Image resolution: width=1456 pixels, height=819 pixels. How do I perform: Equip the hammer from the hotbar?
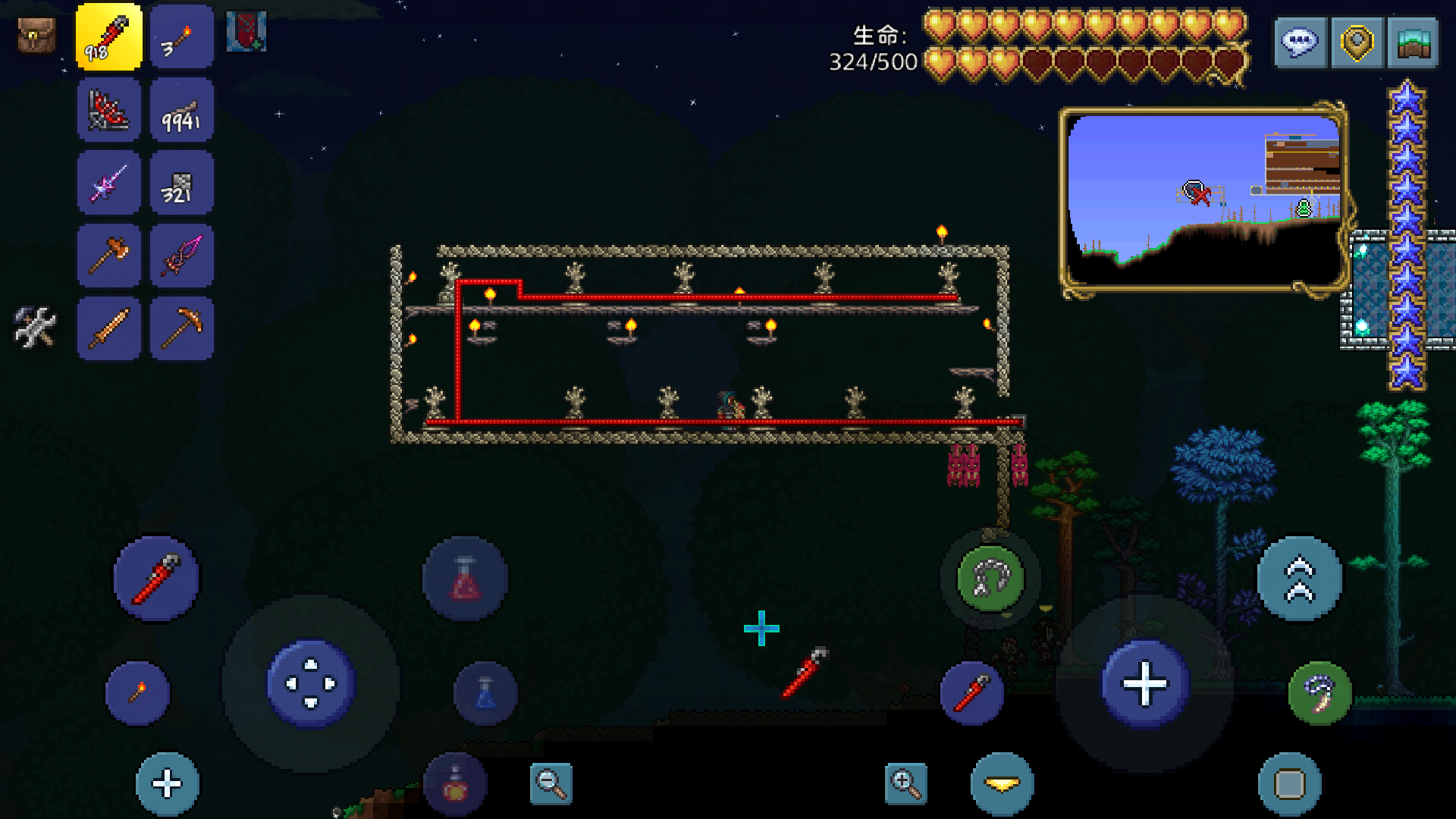coord(108,256)
